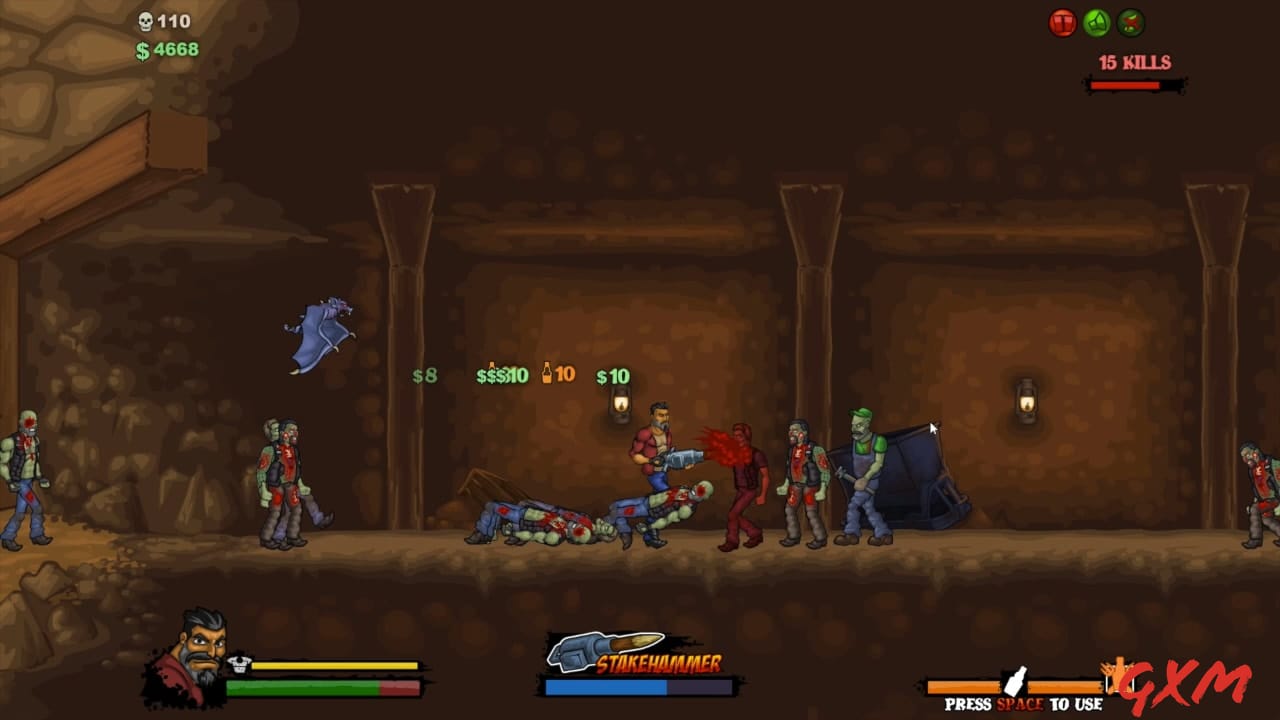The width and height of the screenshot is (1280, 720).
Task: Click the STAKEHAMMER weapon name label
Action: click(660, 662)
